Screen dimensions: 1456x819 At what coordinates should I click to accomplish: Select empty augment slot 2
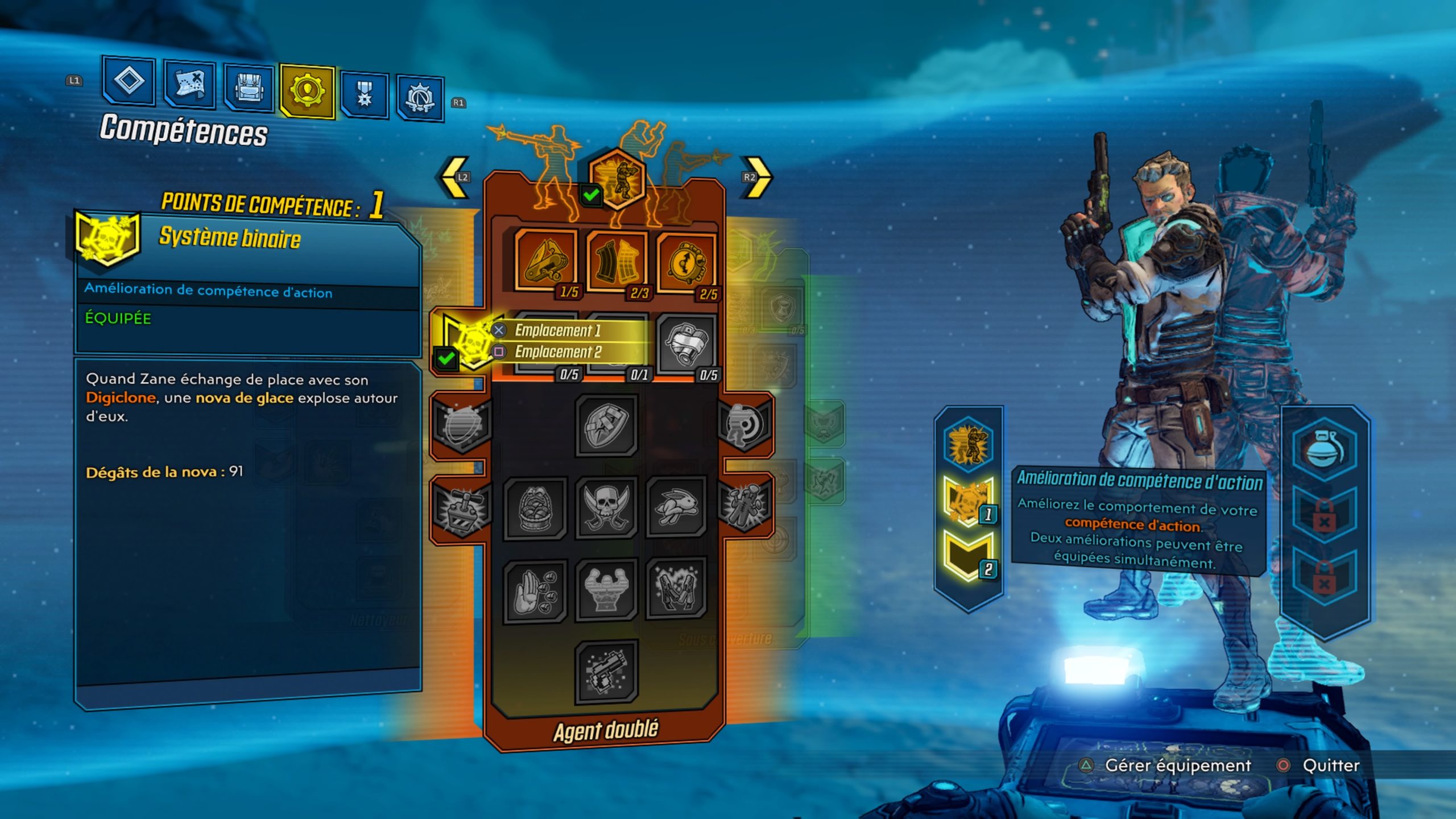click(x=967, y=556)
